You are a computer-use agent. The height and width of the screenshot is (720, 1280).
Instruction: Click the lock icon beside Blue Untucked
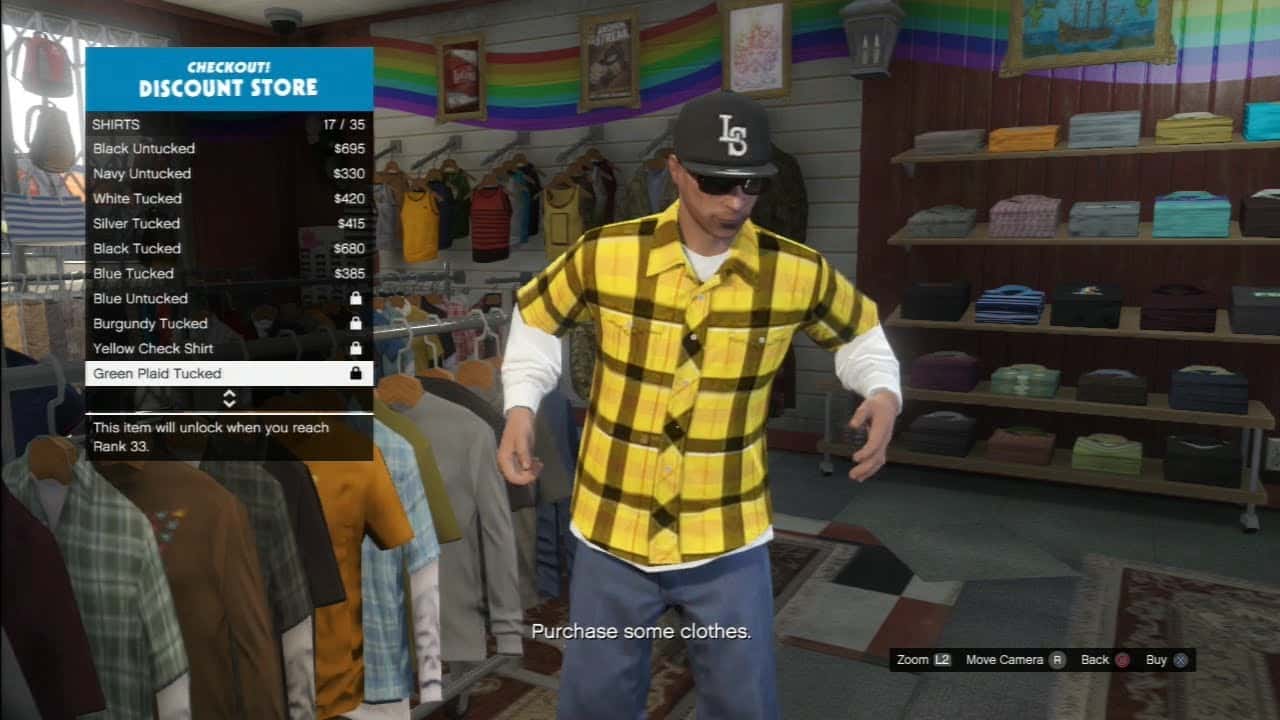[356, 298]
